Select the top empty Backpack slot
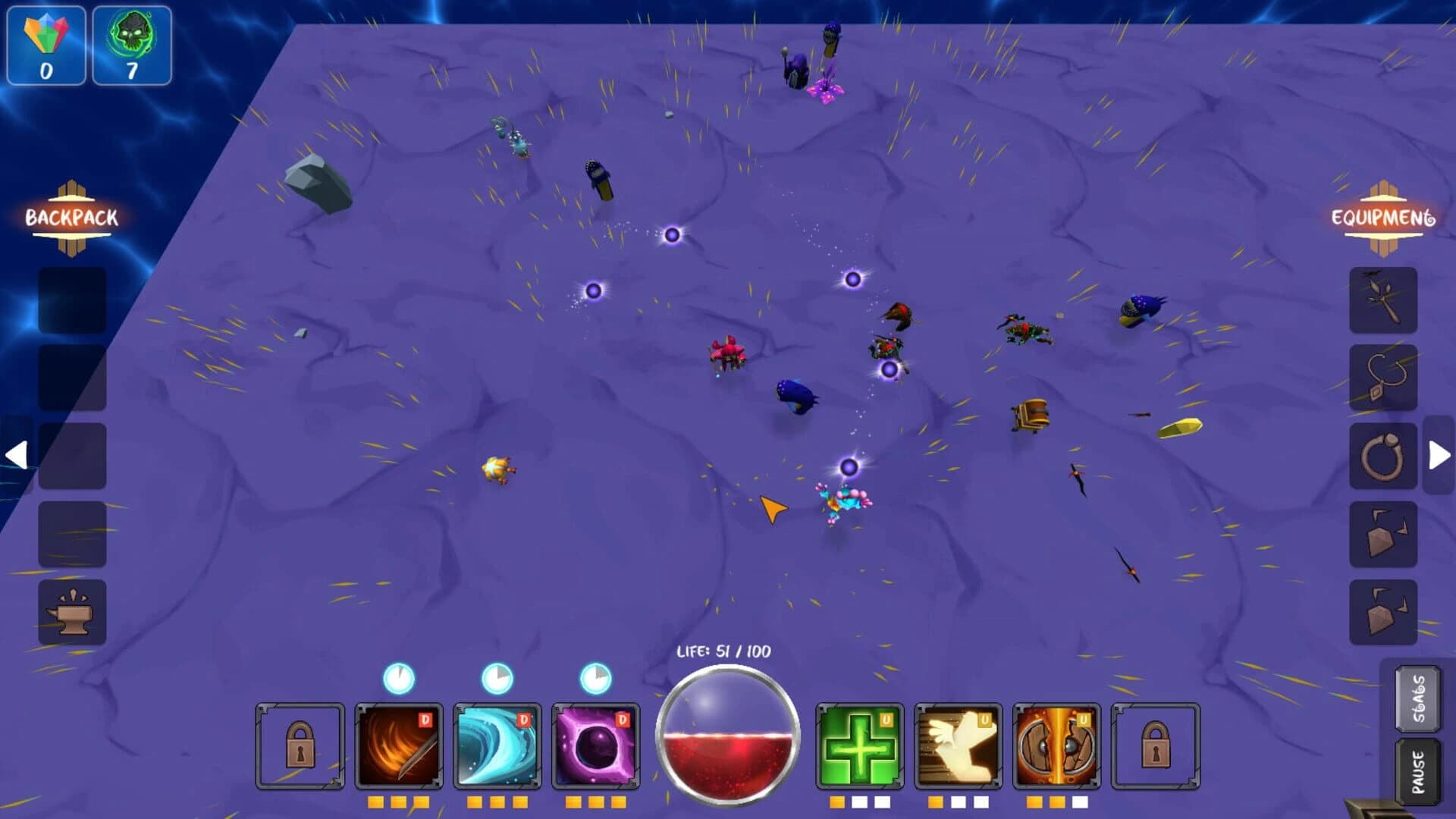1456x819 pixels. tap(72, 298)
